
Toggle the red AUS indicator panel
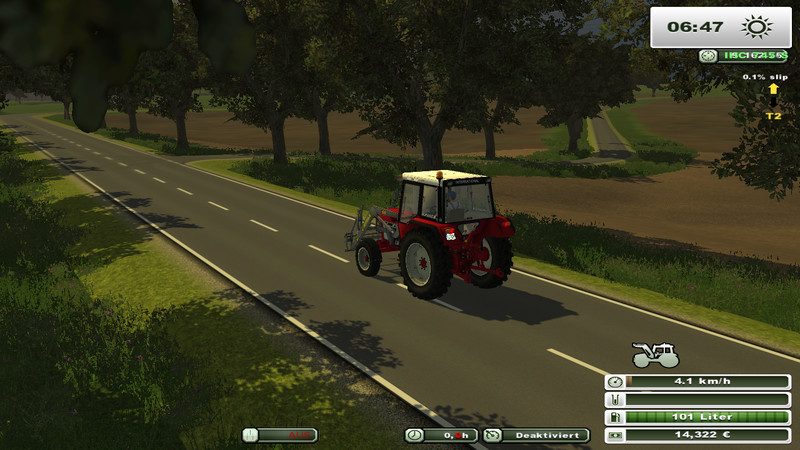280,435
